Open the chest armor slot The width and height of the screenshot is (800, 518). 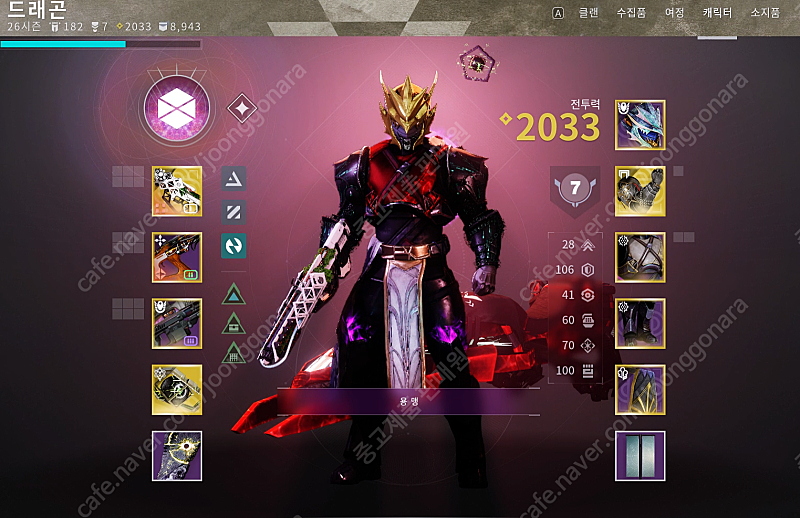[640, 257]
